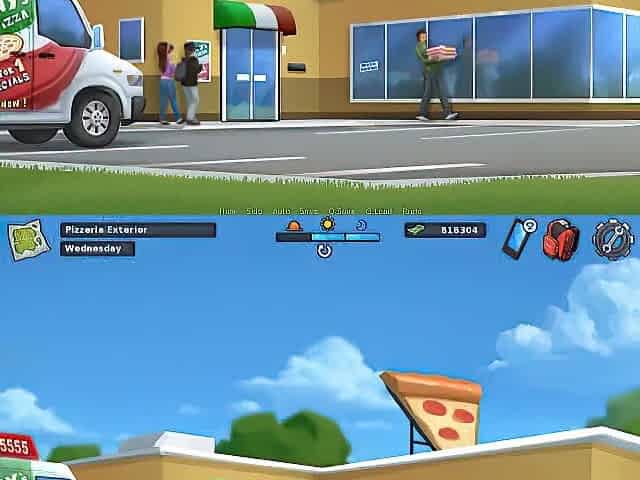The image size is (640, 480).
Task: Open Save in the quick menu
Action: 309,211
